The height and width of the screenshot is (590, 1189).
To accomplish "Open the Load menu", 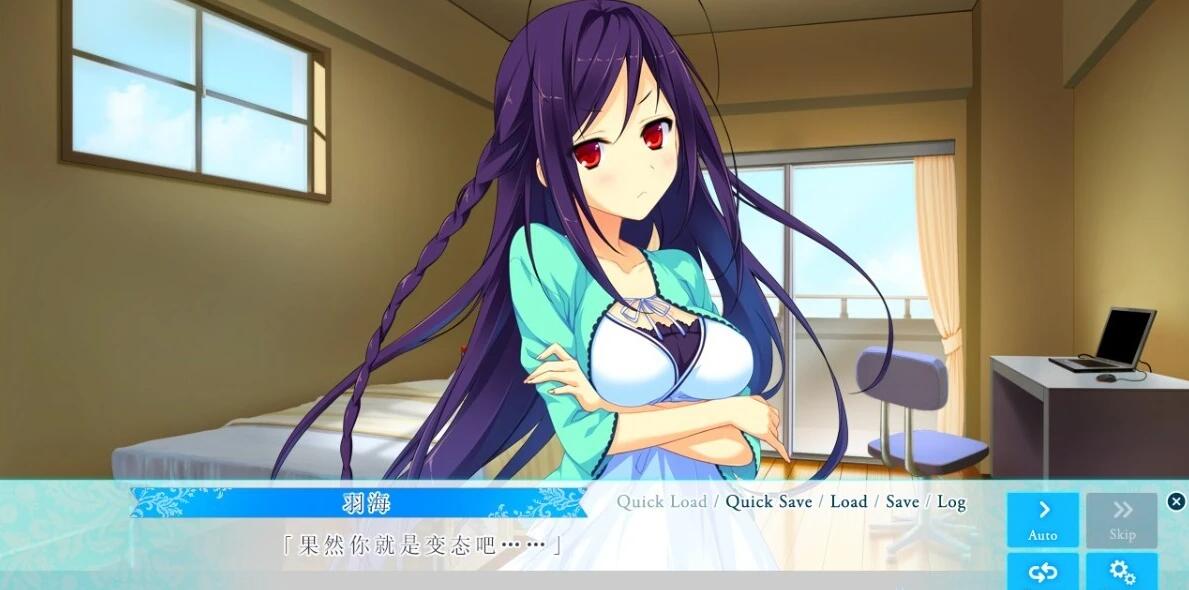I will [848, 502].
